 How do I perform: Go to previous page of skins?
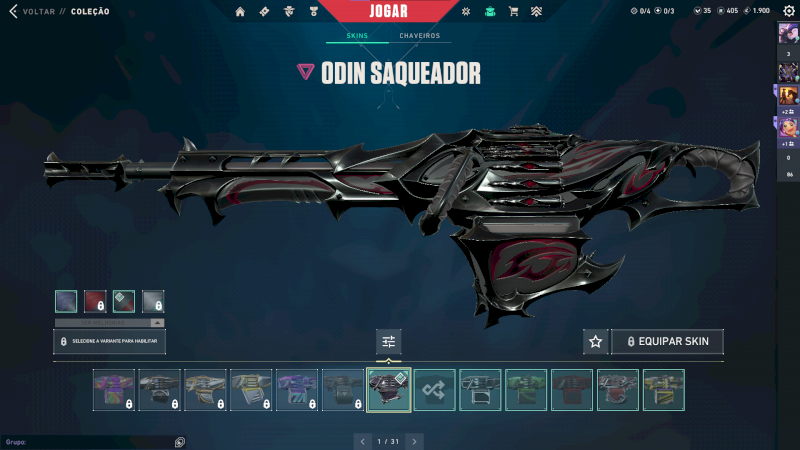(363, 440)
